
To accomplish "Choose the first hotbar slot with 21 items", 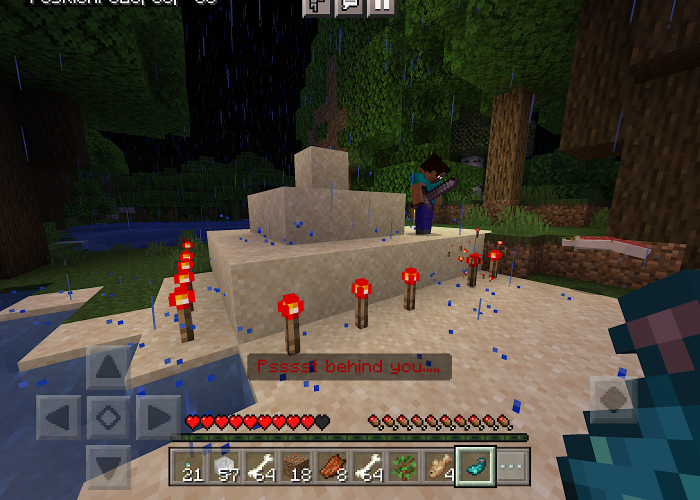I will [x=191, y=466].
